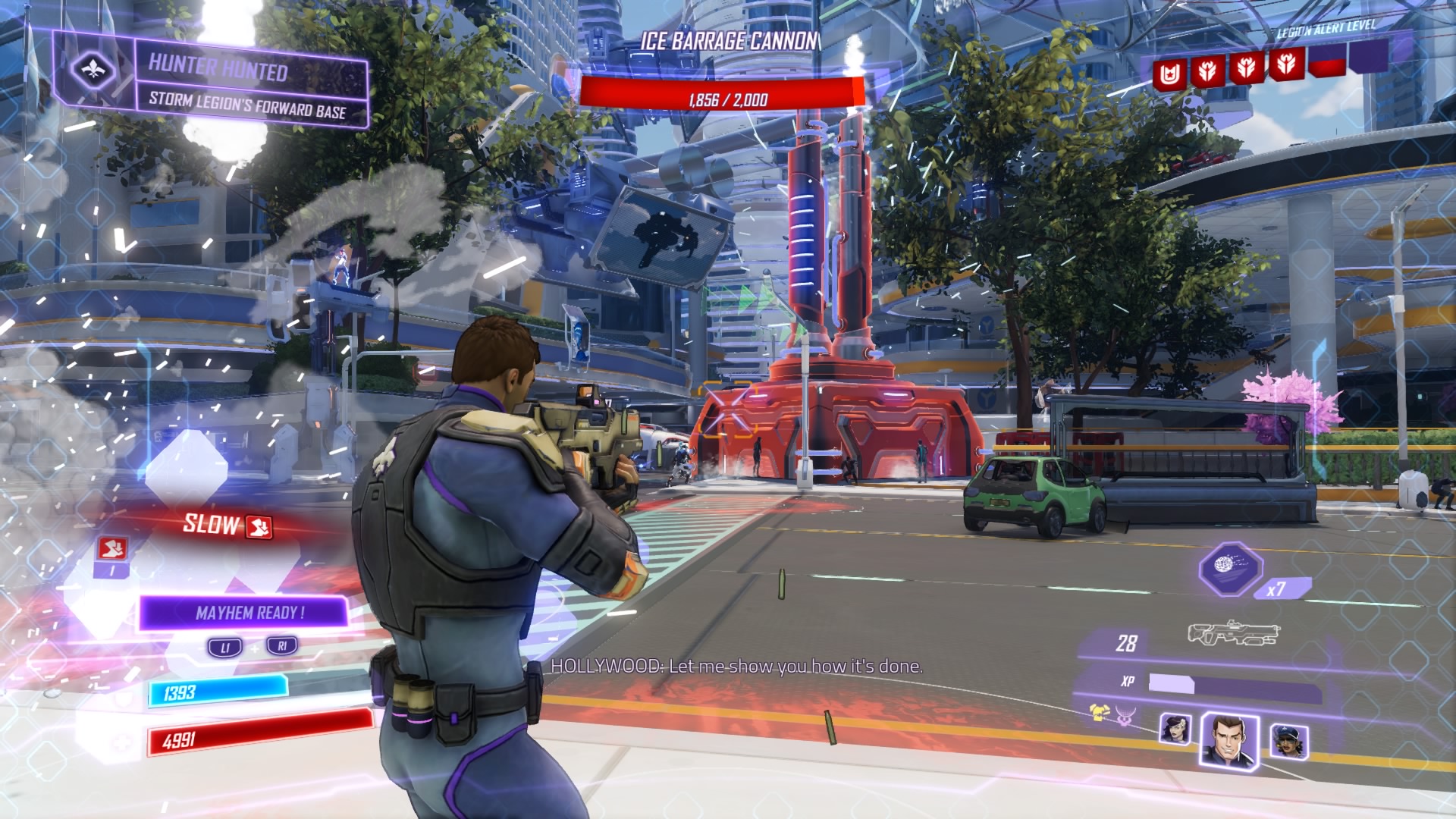This screenshot has height=819, width=1456.
Task: Click the Slow status effect icon
Action: (x=262, y=526)
